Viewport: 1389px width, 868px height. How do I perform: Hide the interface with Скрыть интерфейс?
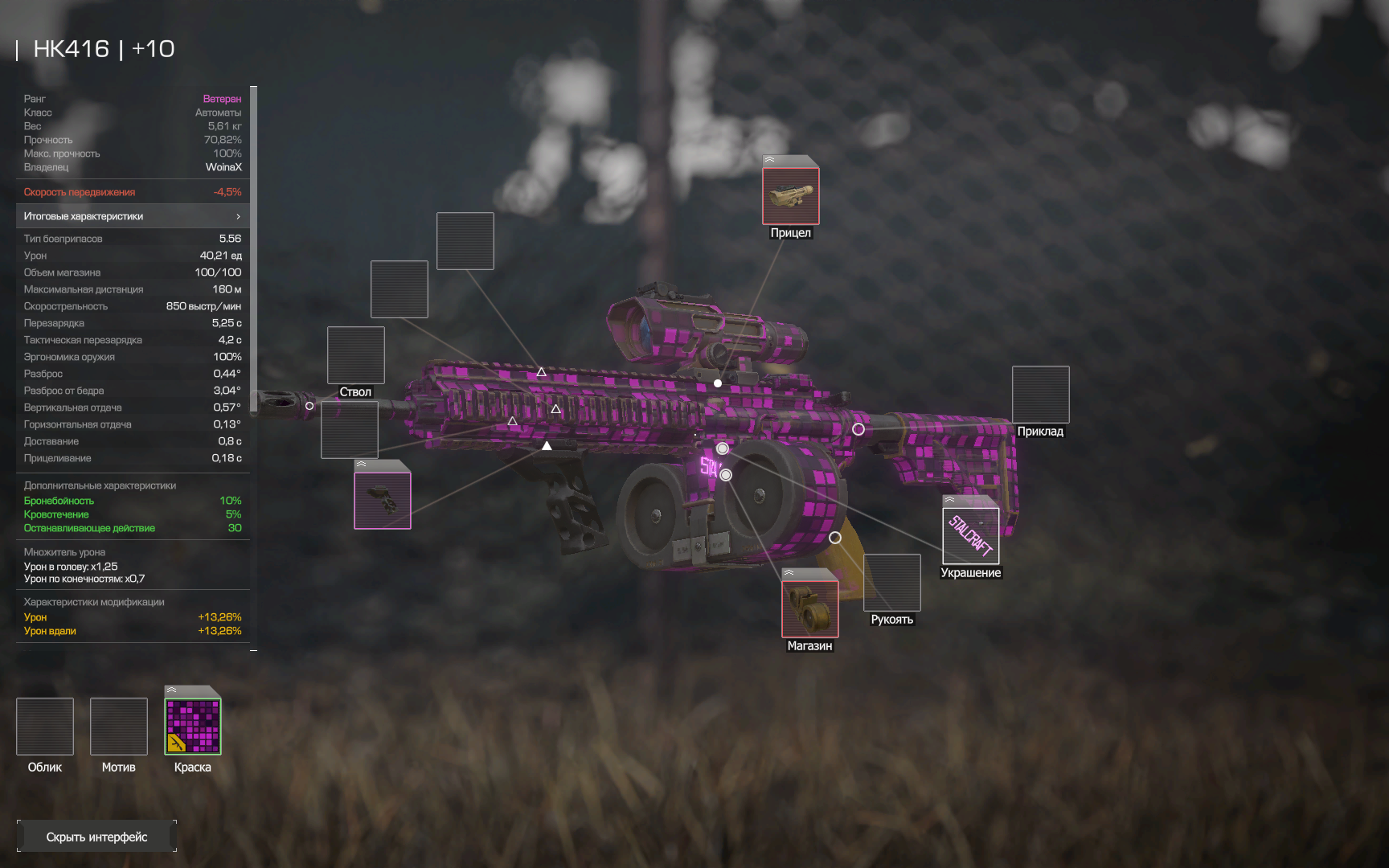click(96, 837)
